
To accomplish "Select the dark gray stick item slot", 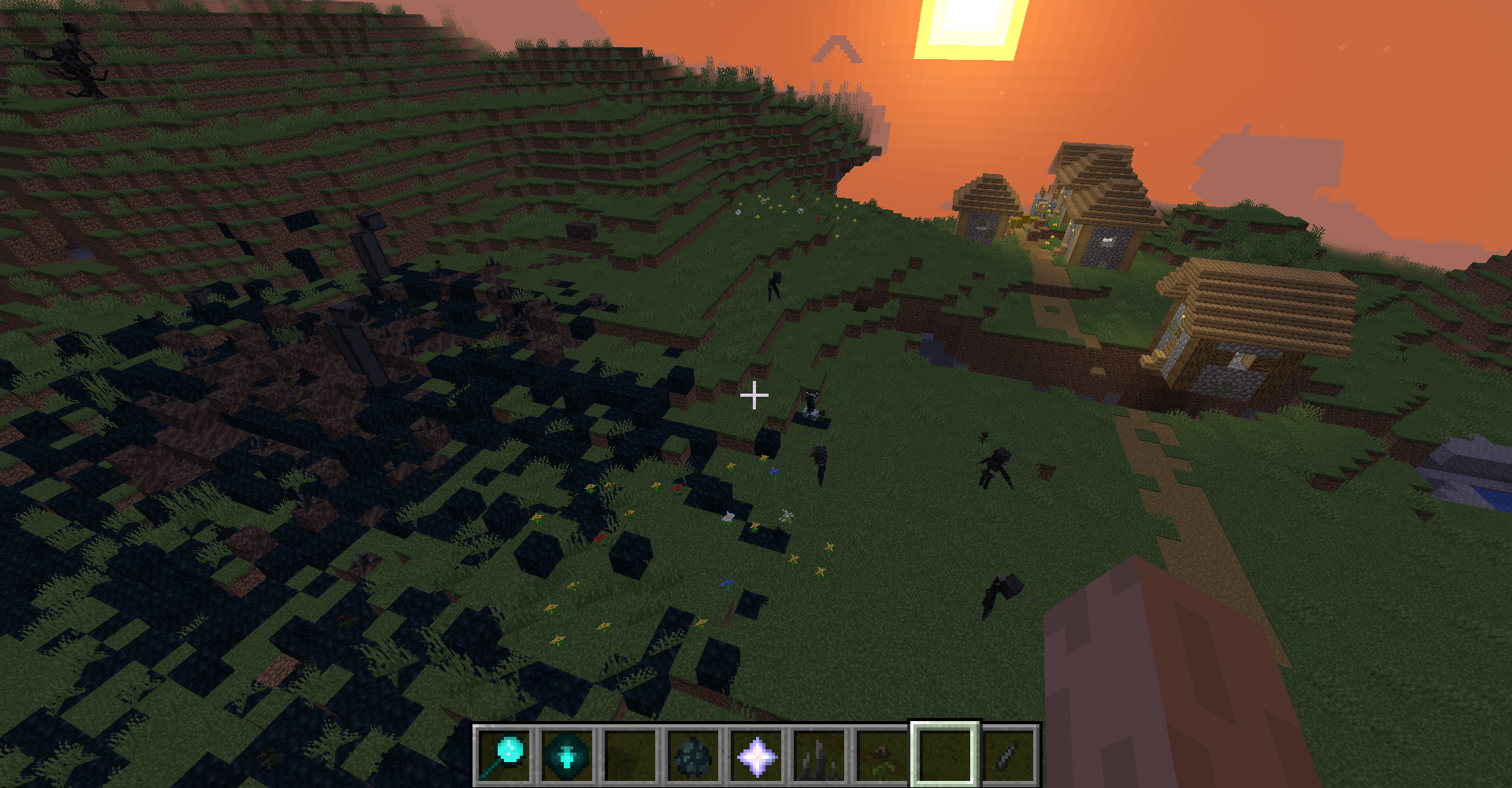I will (1009, 755).
